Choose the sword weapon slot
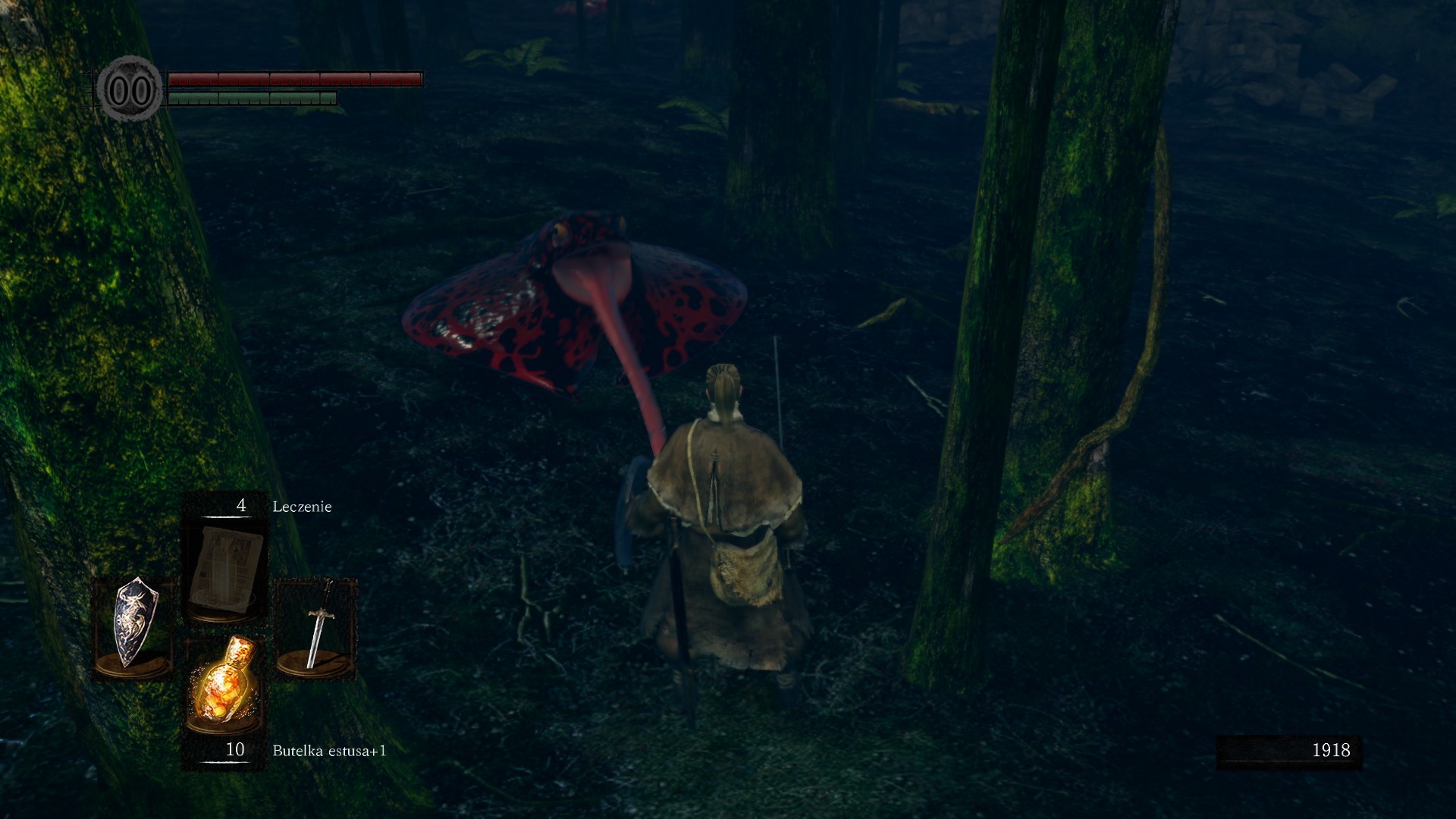The height and width of the screenshot is (819, 1456). coord(317,627)
